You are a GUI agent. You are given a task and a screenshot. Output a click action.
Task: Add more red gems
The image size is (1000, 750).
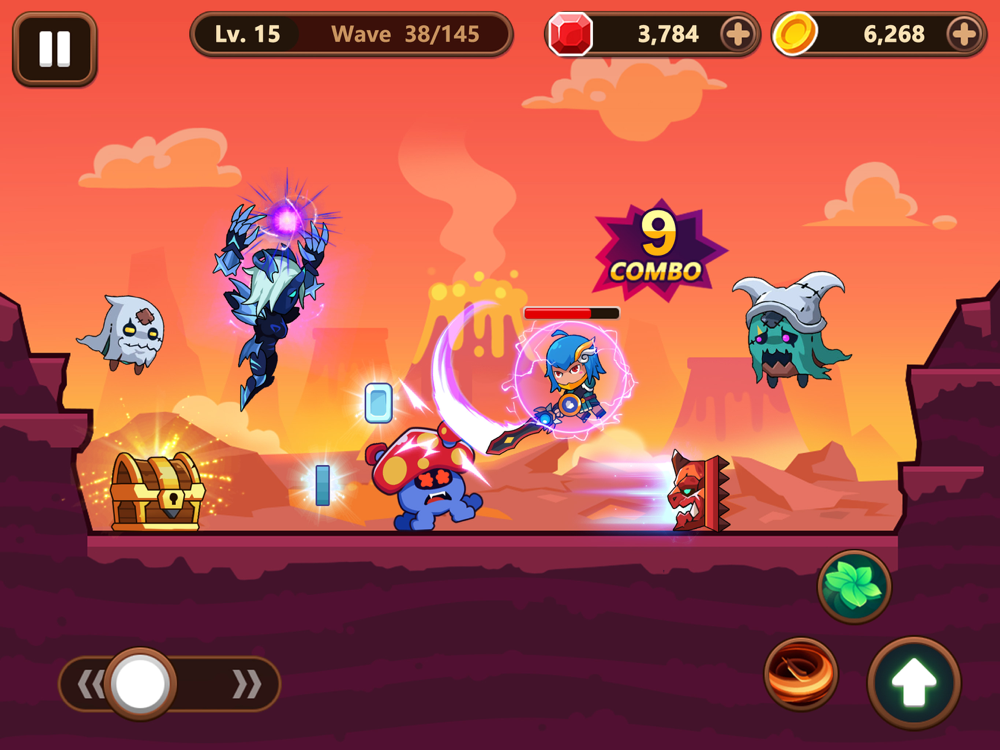pos(737,35)
